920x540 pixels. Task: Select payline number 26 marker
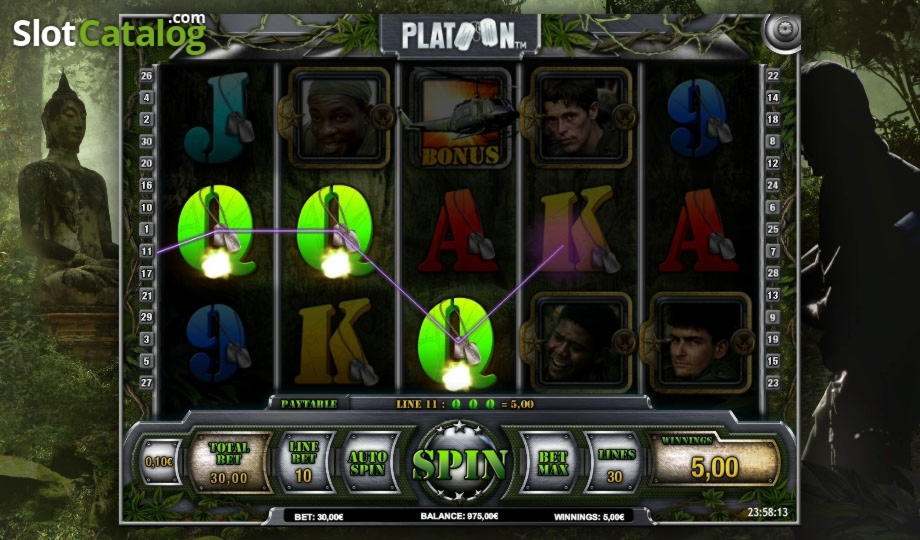(x=147, y=76)
